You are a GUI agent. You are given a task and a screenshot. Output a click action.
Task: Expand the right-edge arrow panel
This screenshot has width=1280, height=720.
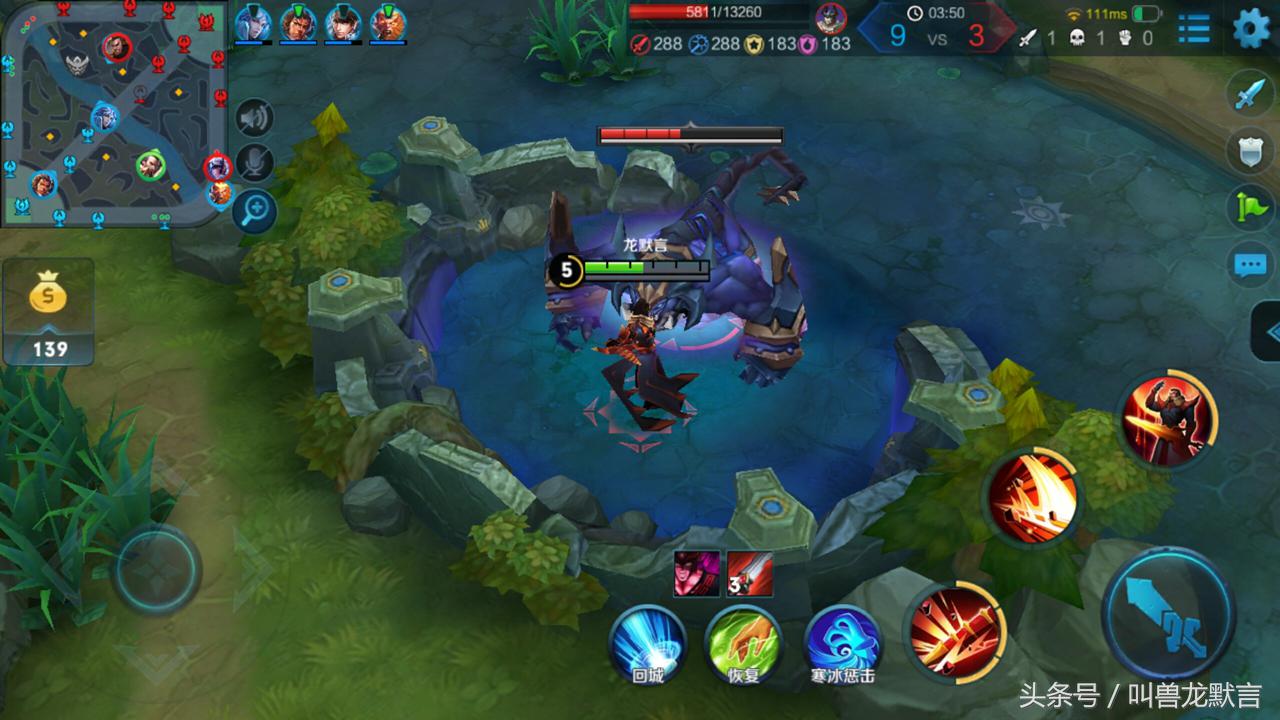click(1268, 332)
